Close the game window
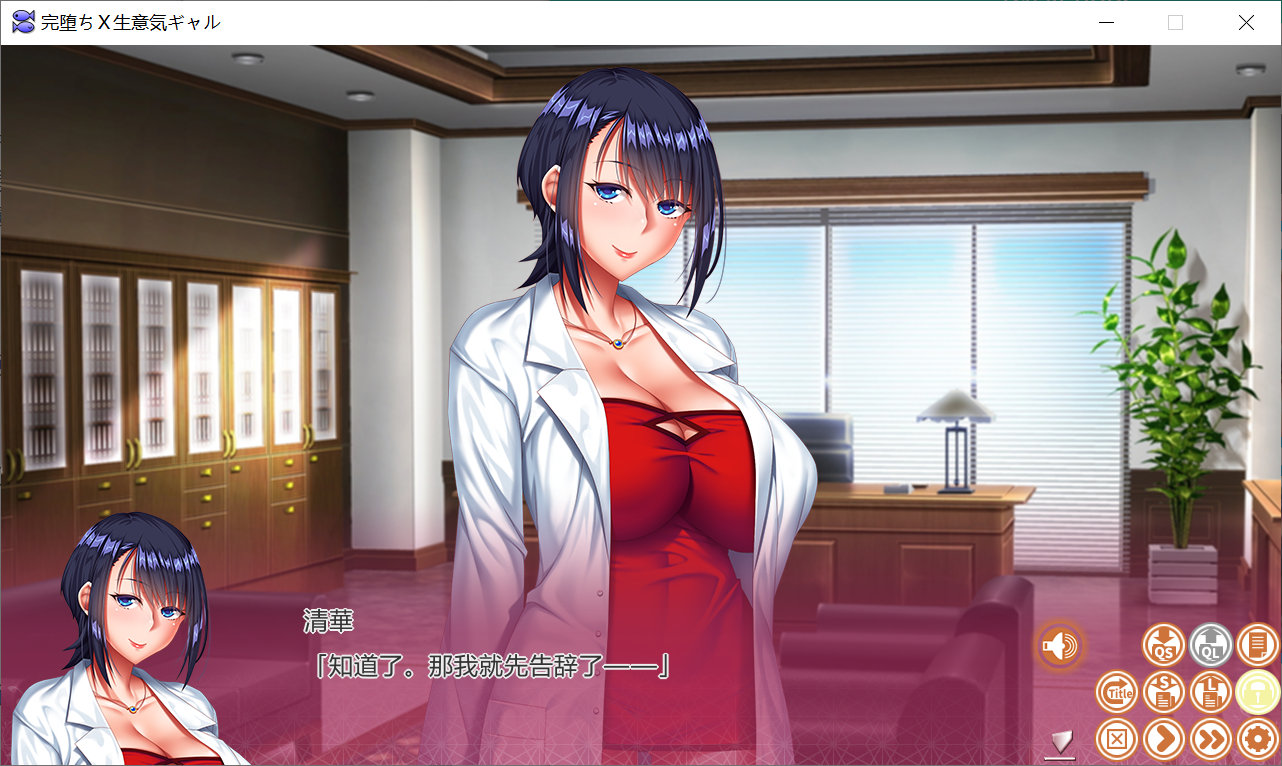Image resolution: width=1282 pixels, height=766 pixels. [x=1246, y=22]
